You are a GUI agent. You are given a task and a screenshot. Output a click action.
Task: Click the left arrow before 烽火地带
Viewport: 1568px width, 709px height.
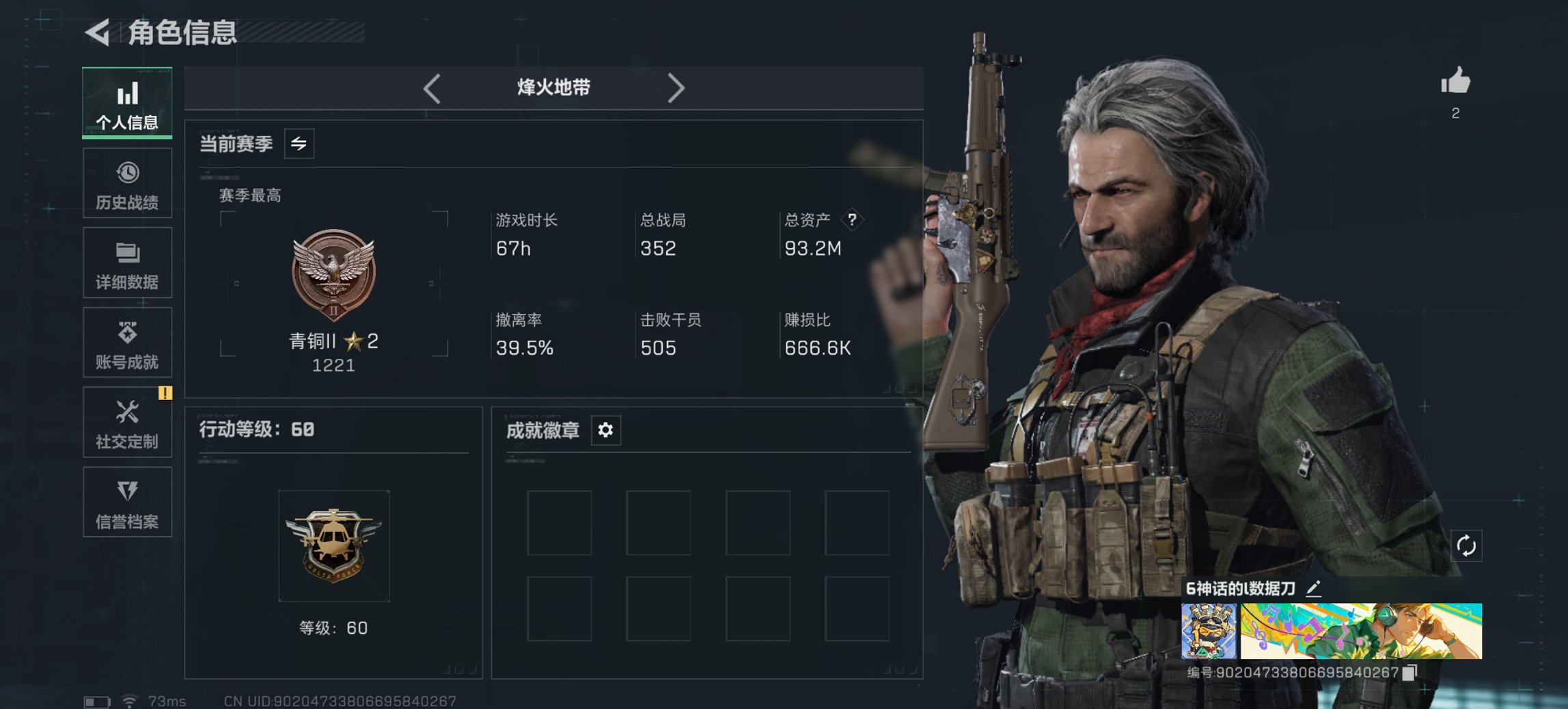point(430,88)
